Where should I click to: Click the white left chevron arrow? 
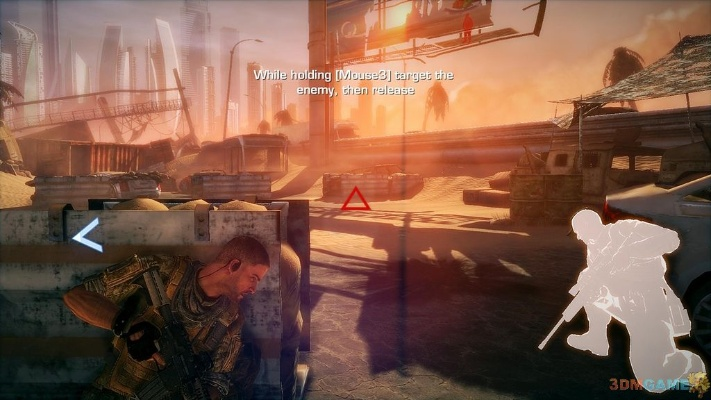coord(87,236)
